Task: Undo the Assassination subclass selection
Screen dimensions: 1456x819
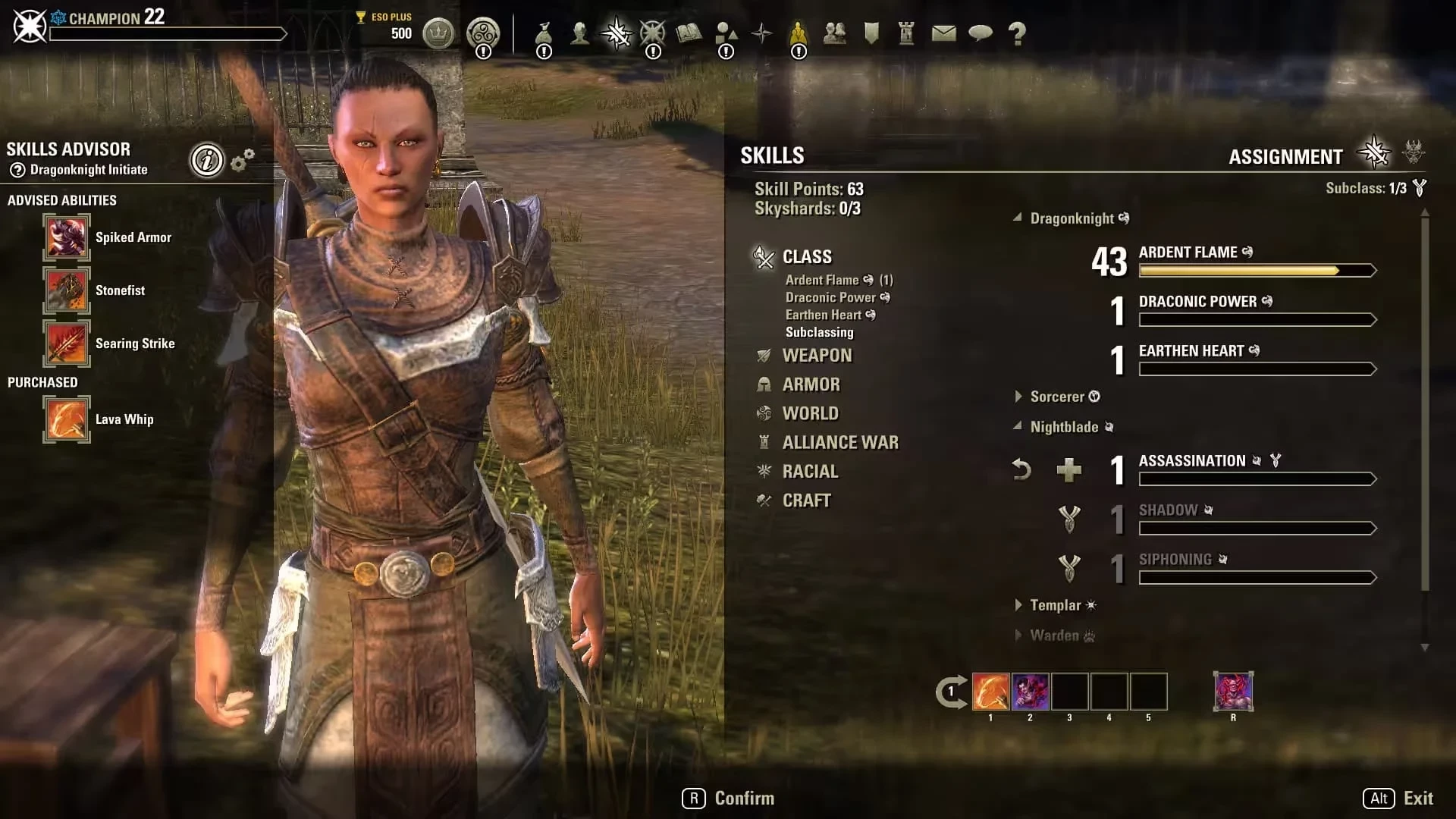Action: tap(1021, 470)
